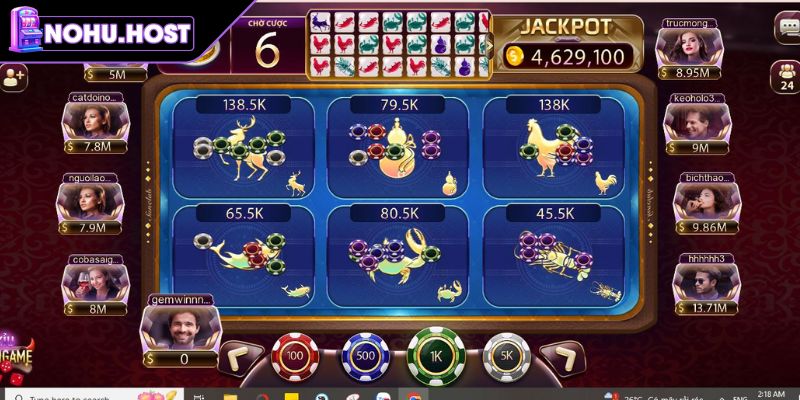
Task: Select the red 100 chip
Action: [x=295, y=357]
